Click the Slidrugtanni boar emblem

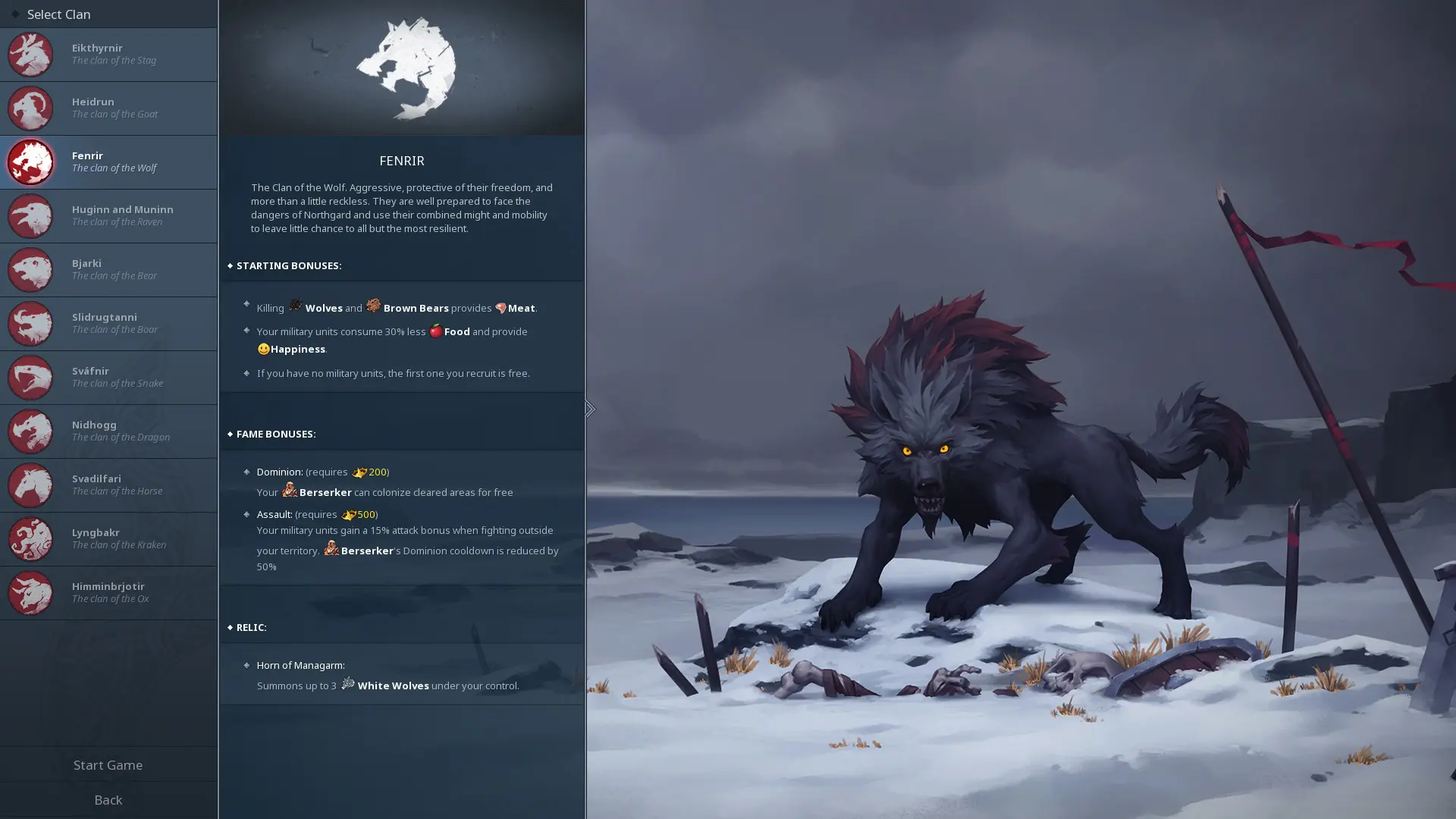[x=30, y=323]
